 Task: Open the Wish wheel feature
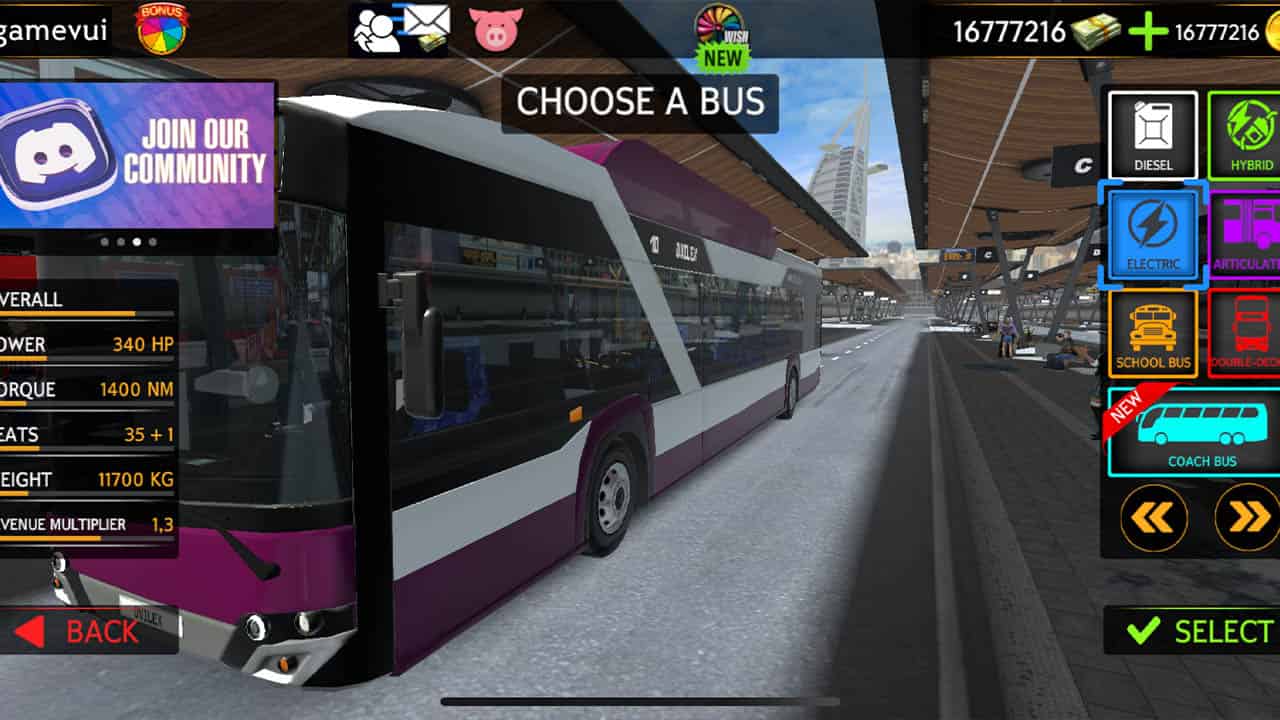click(x=722, y=25)
